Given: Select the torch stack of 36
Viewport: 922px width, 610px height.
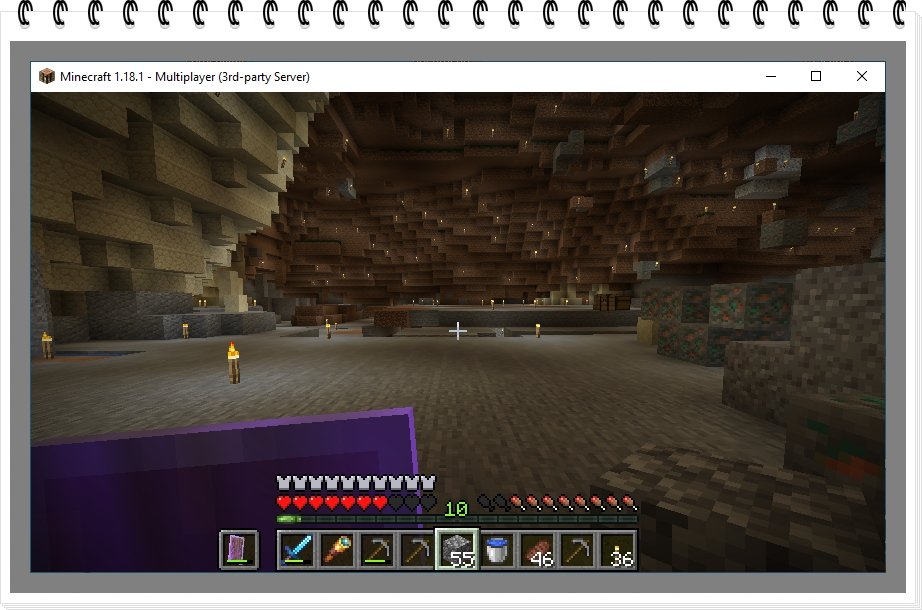Looking at the screenshot, I should click(x=617, y=549).
